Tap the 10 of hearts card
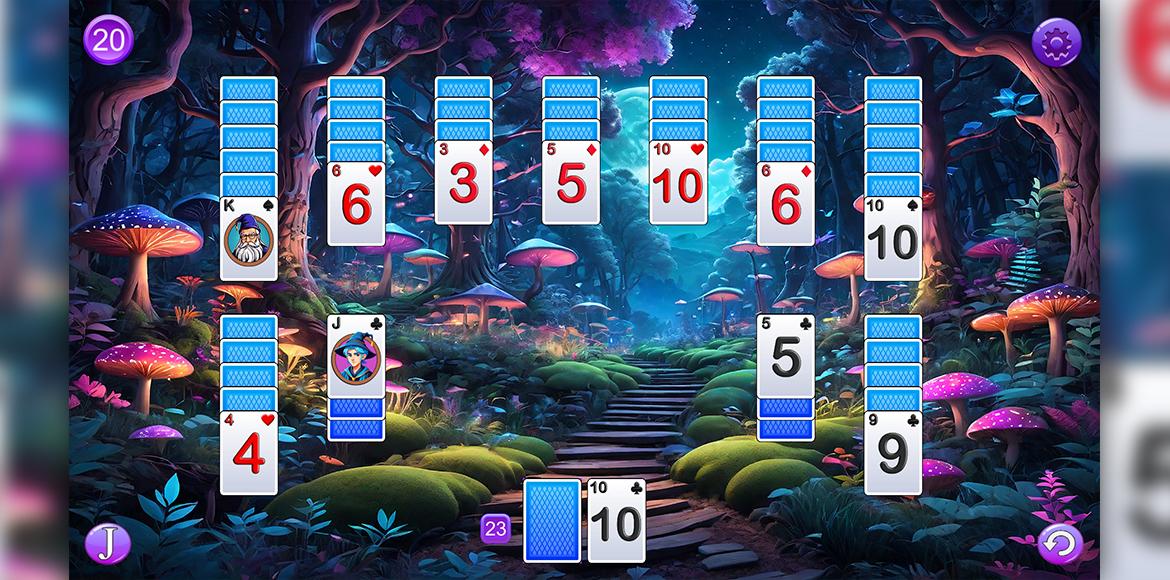This screenshot has width=1170, height=580. tap(678, 182)
